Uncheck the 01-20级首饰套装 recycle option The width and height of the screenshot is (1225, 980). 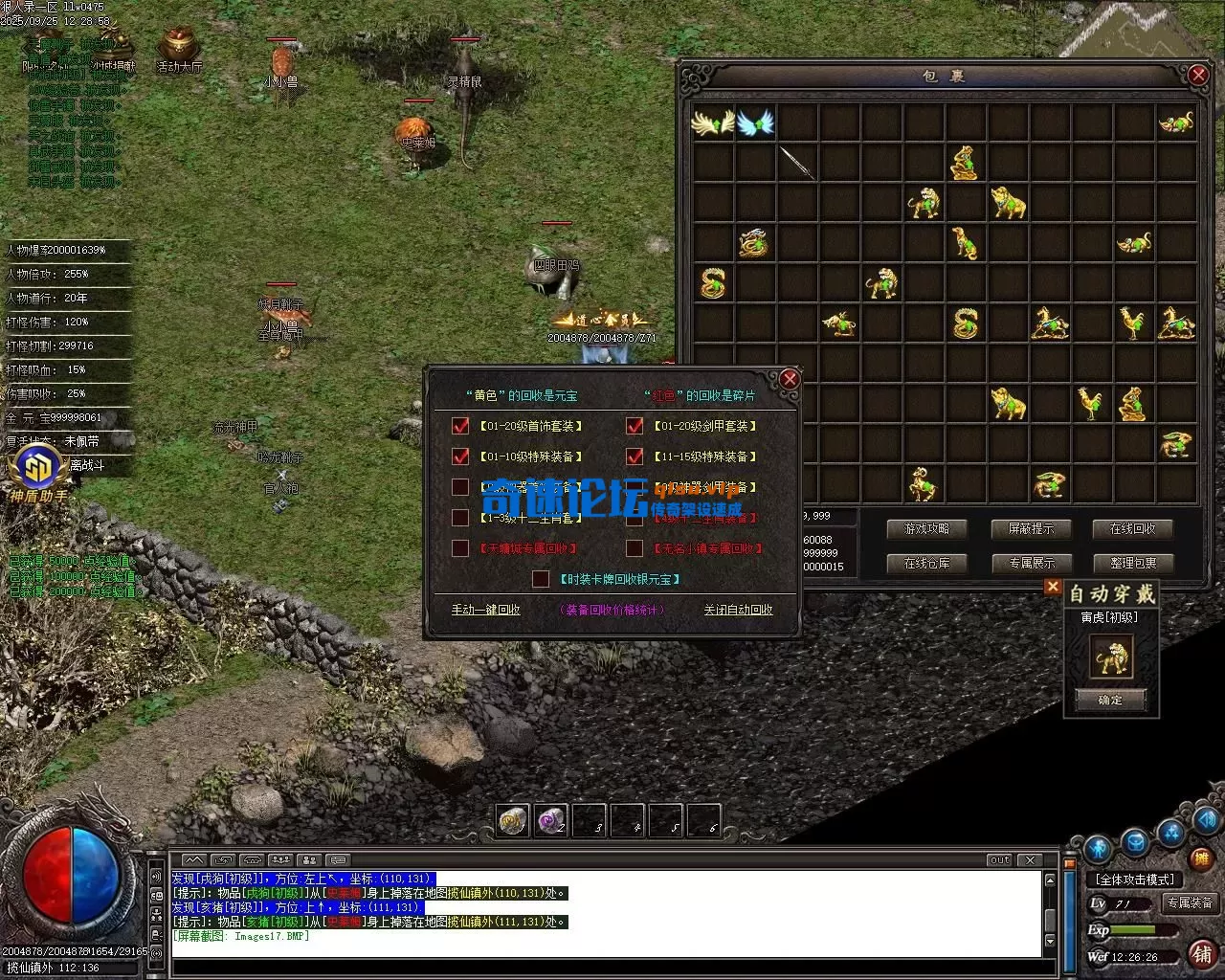click(x=460, y=426)
